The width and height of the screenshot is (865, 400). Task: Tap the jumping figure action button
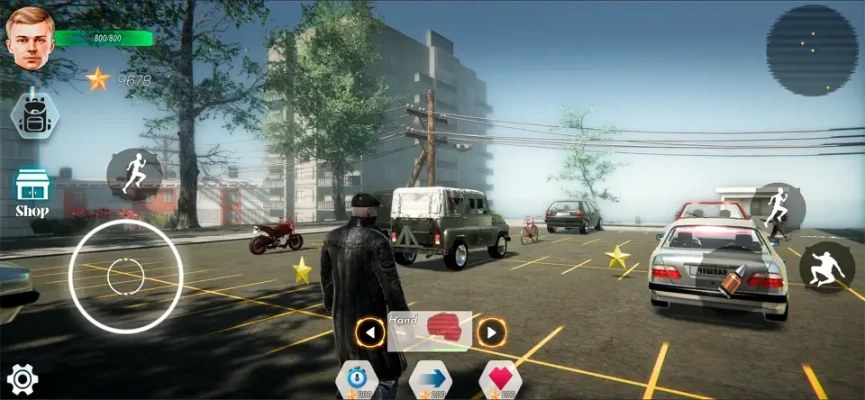(826, 267)
